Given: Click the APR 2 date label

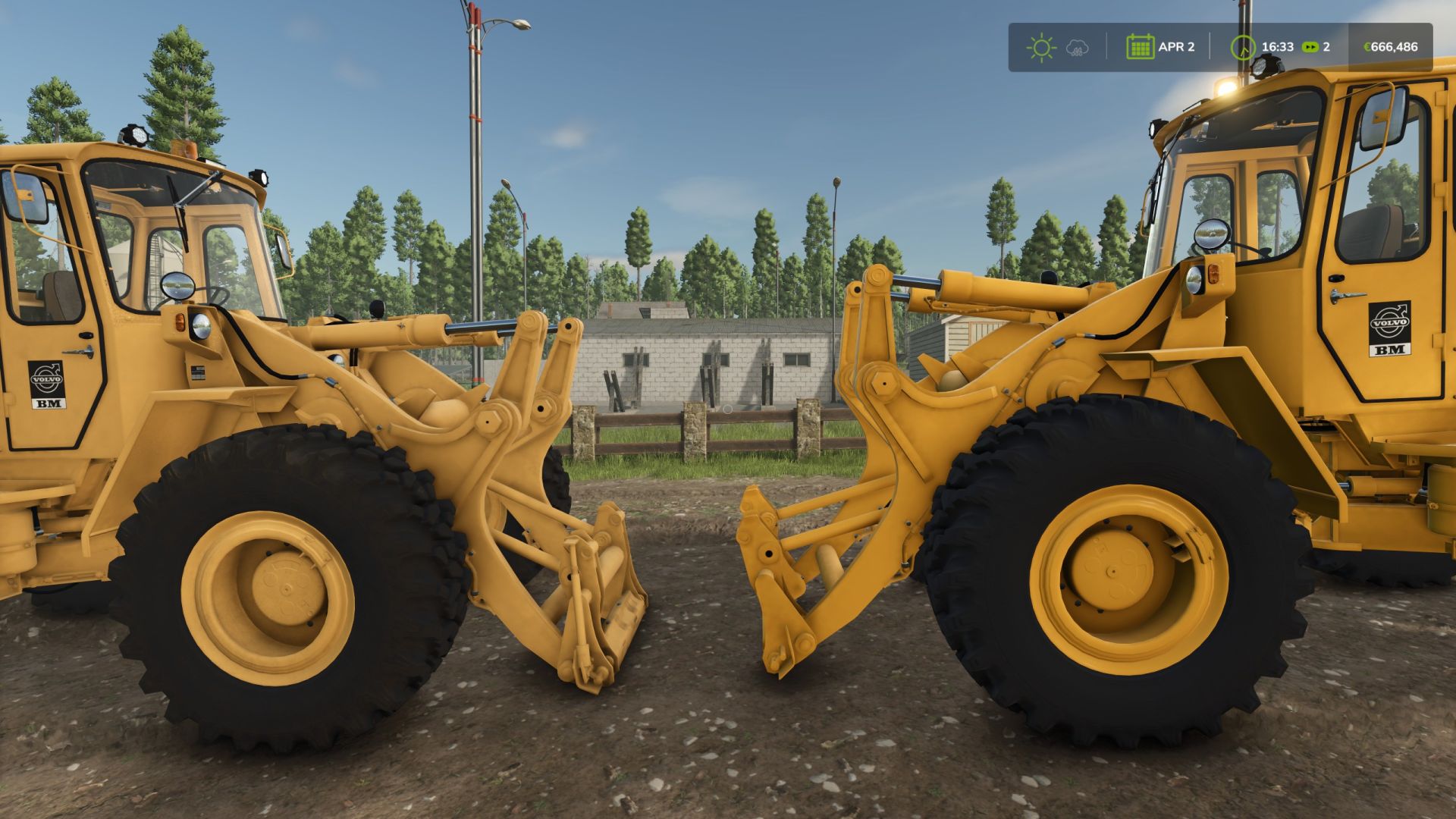Looking at the screenshot, I should click(x=1178, y=46).
